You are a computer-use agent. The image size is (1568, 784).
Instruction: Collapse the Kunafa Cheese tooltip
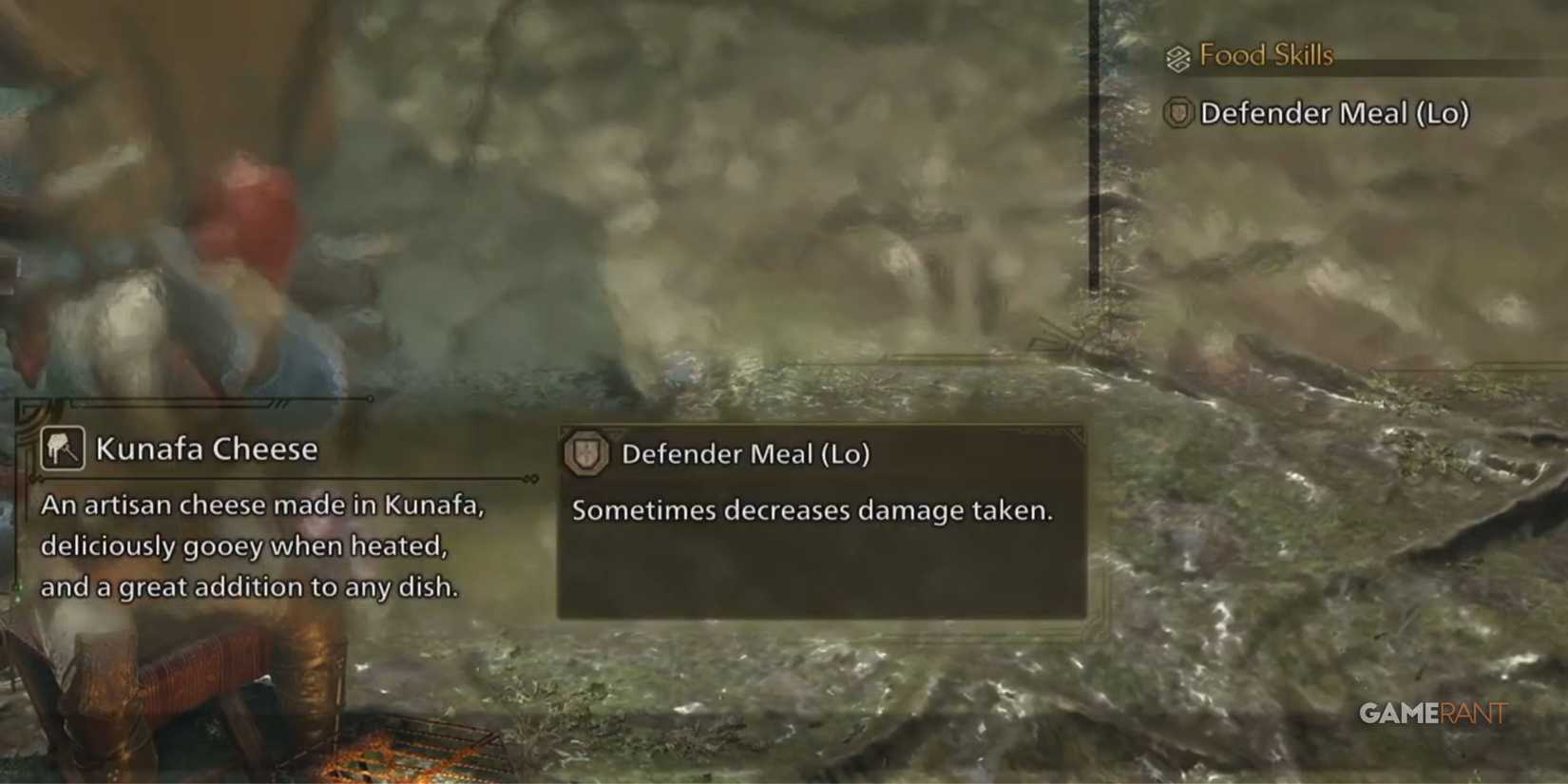point(252,518)
